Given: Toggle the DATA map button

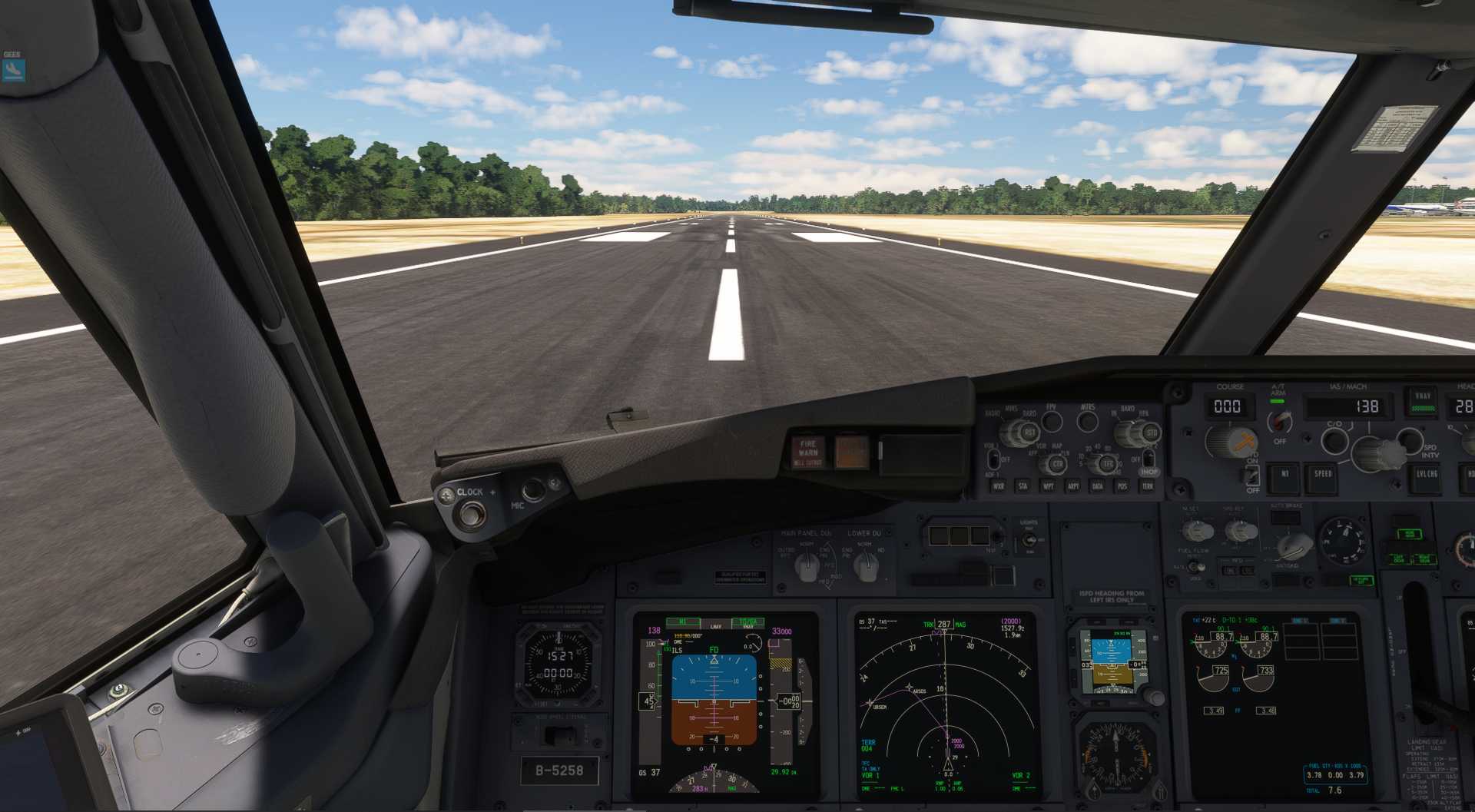Looking at the screenshot, I should point(1098,486).
